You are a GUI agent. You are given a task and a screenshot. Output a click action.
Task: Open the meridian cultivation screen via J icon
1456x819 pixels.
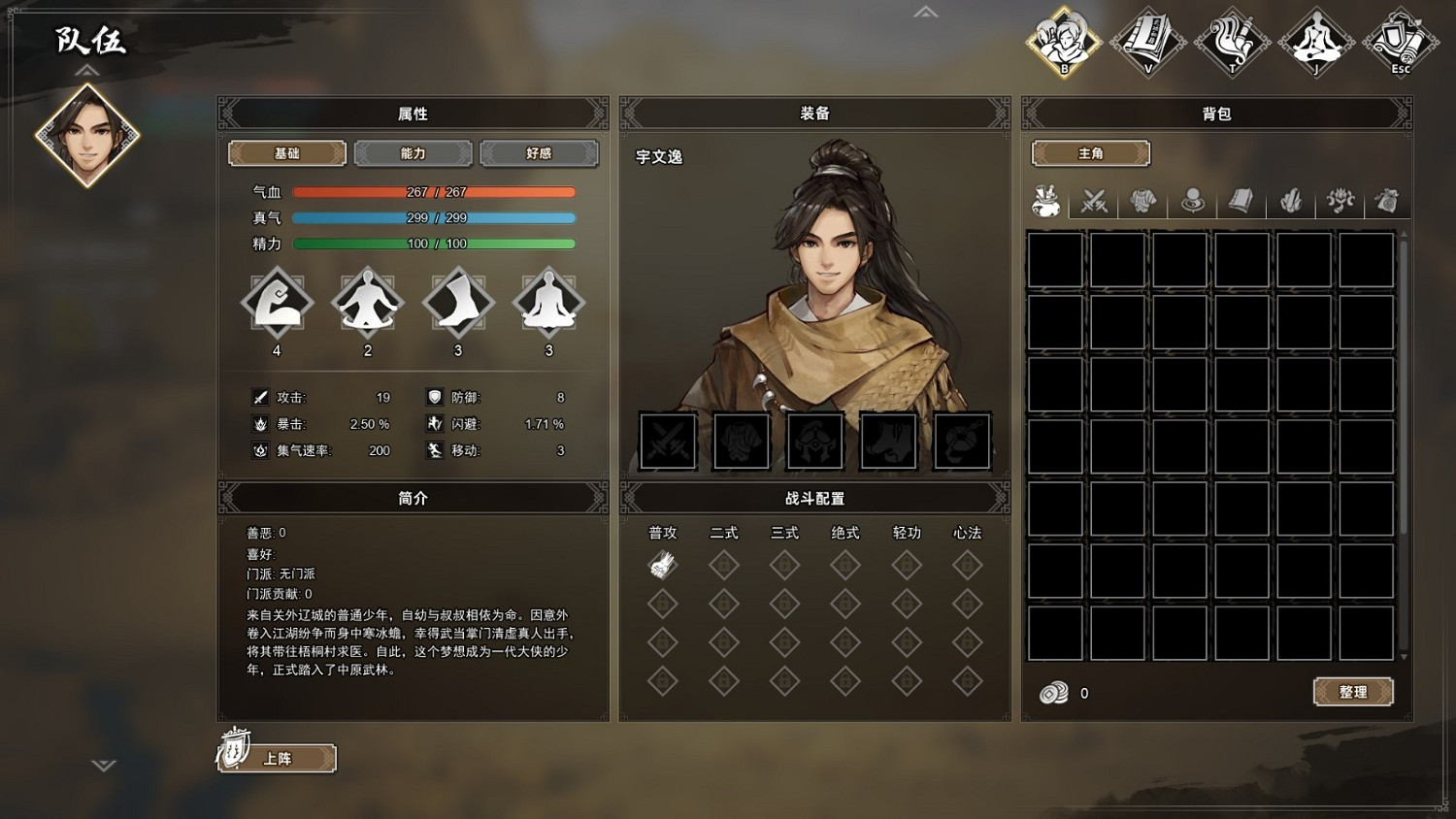coord(1316,43)
